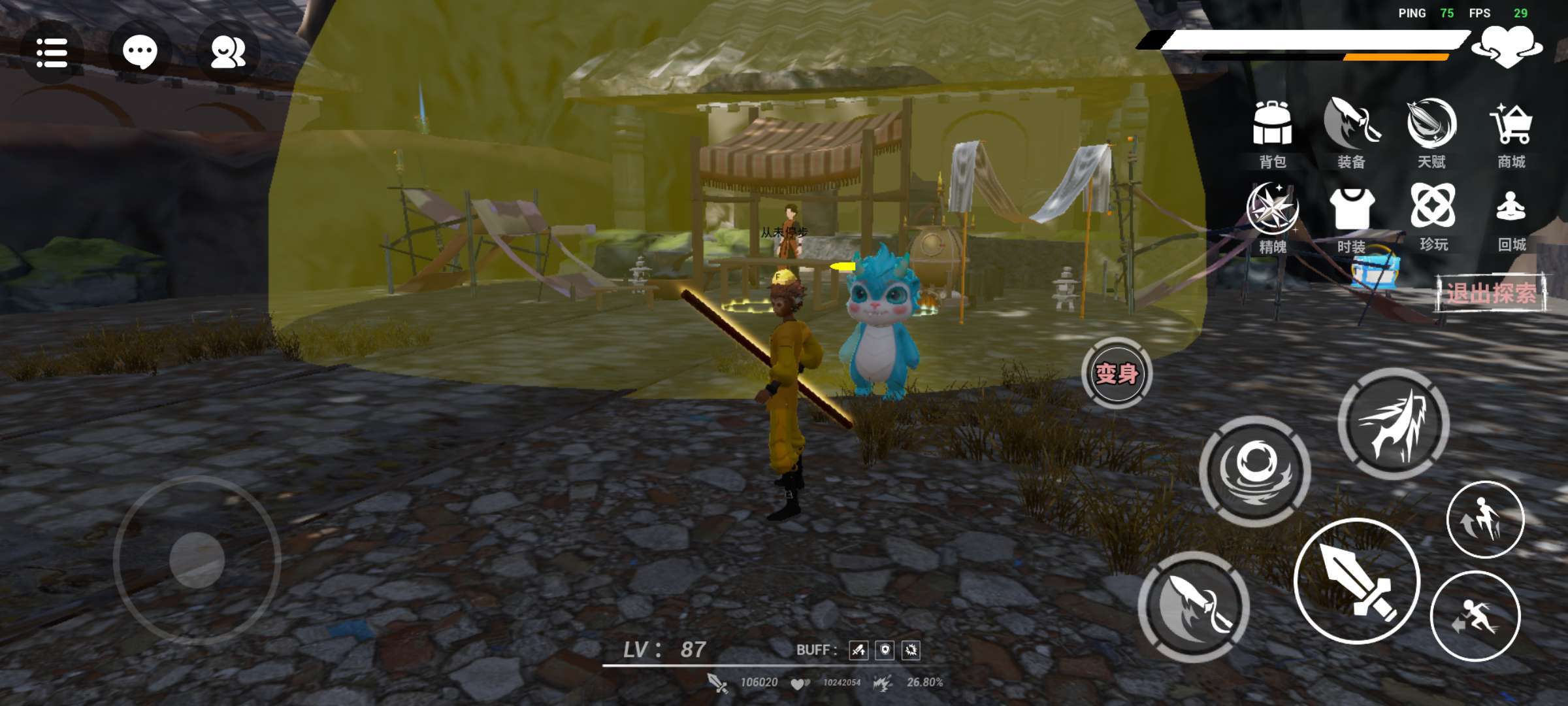Viewport: 1568px width, 706px height.
Task: Use the sword basic attack button
Action: (x=1358, y=580)
